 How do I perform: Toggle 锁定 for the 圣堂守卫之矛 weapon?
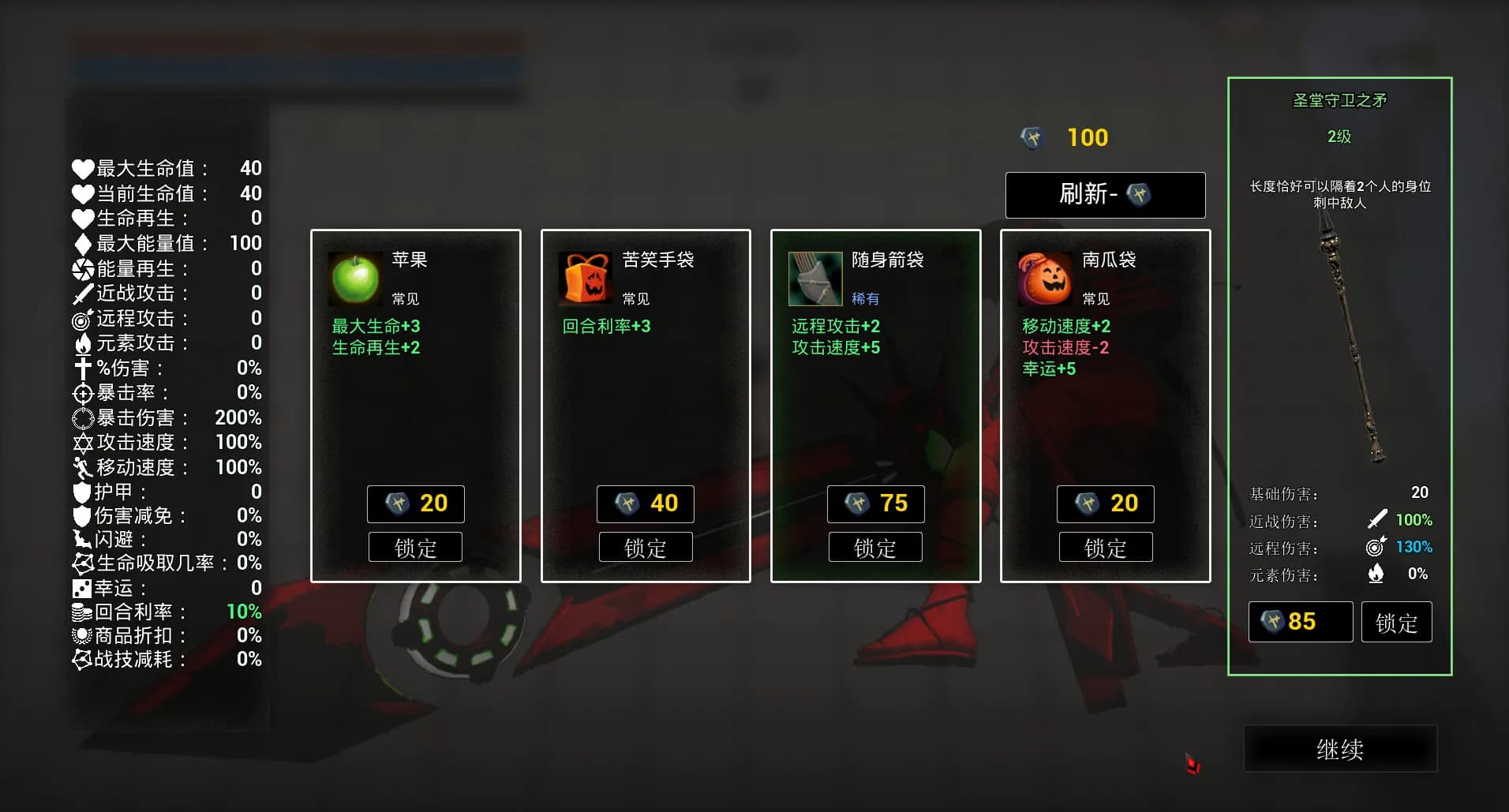click(1396, 622)
